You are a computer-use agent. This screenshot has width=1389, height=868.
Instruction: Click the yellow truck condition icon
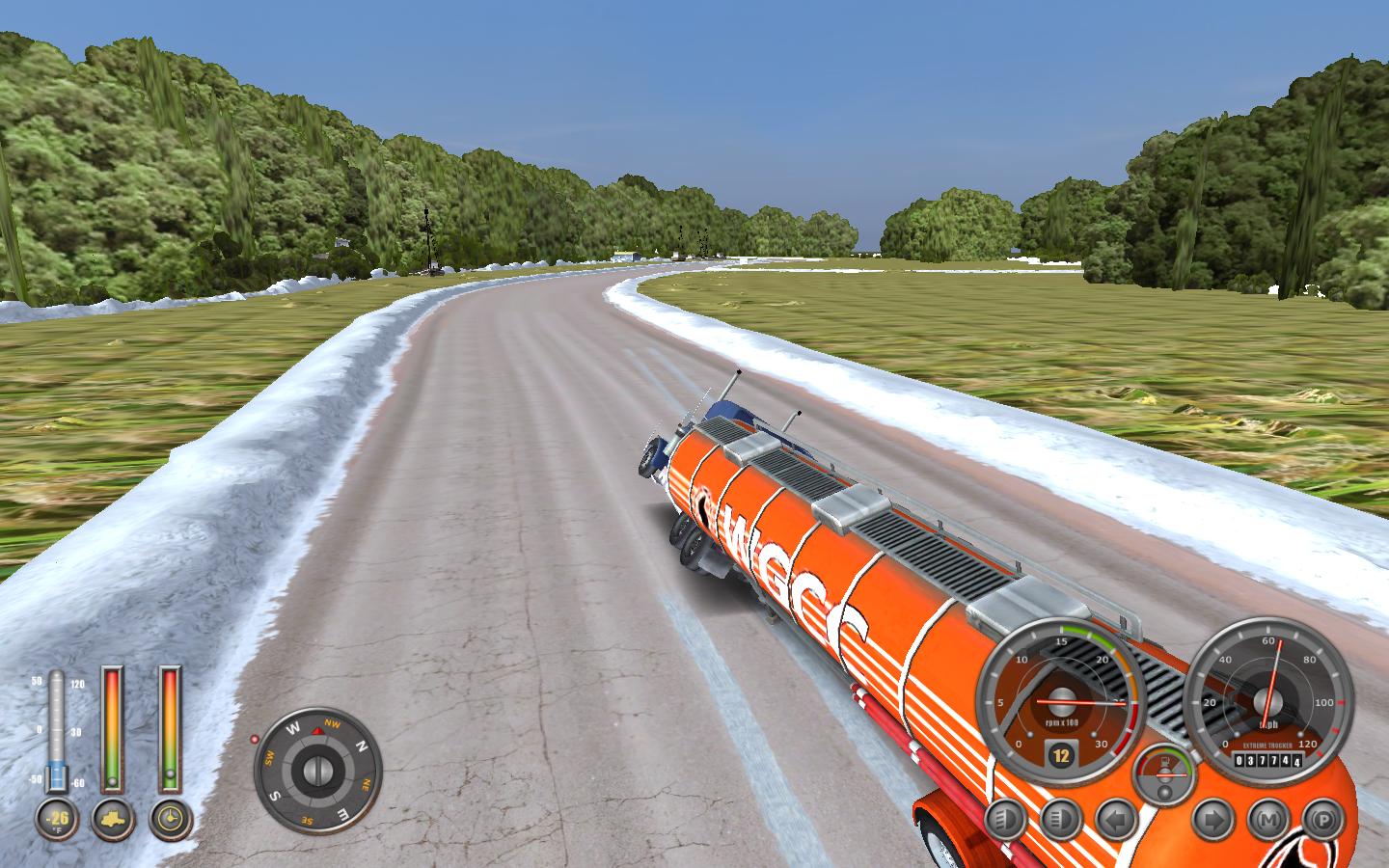click(x=113, y=819)
